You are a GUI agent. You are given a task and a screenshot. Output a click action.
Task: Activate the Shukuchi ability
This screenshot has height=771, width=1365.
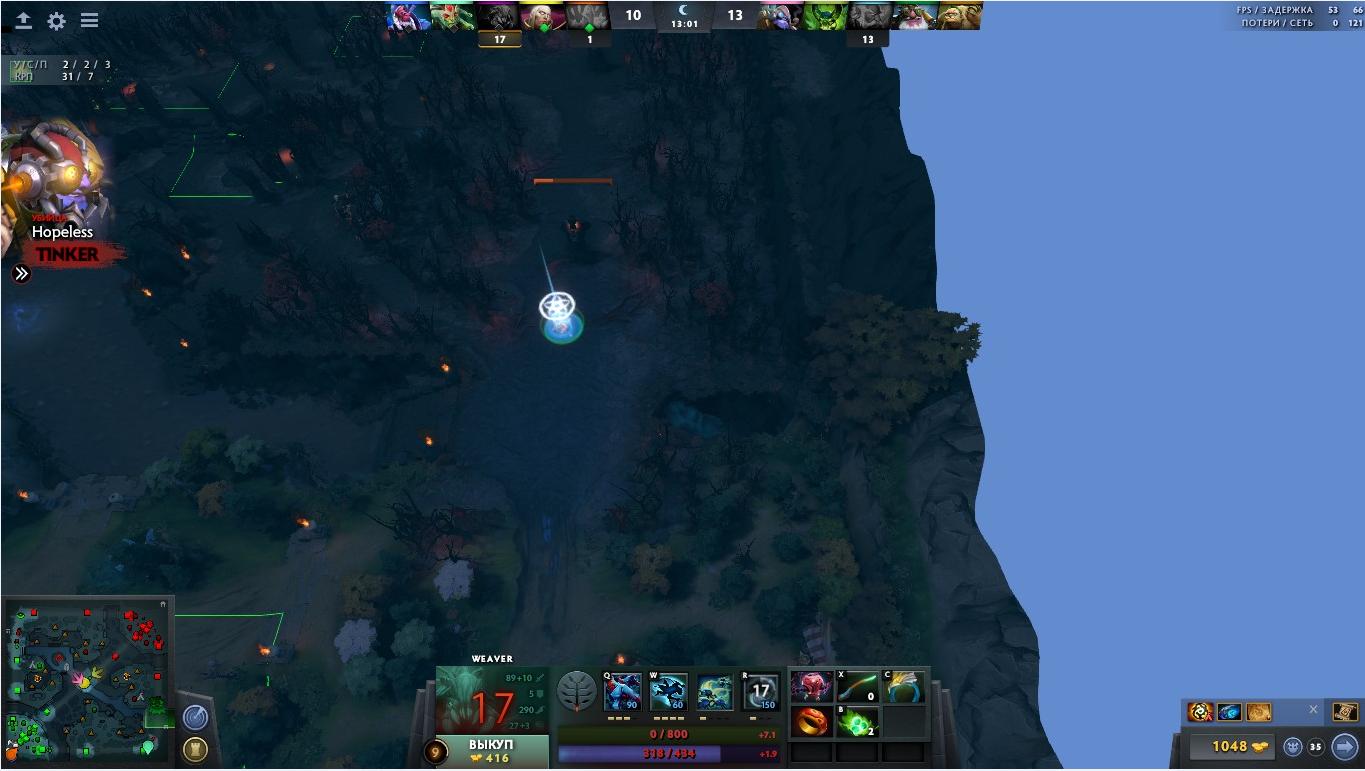(668, 692)
